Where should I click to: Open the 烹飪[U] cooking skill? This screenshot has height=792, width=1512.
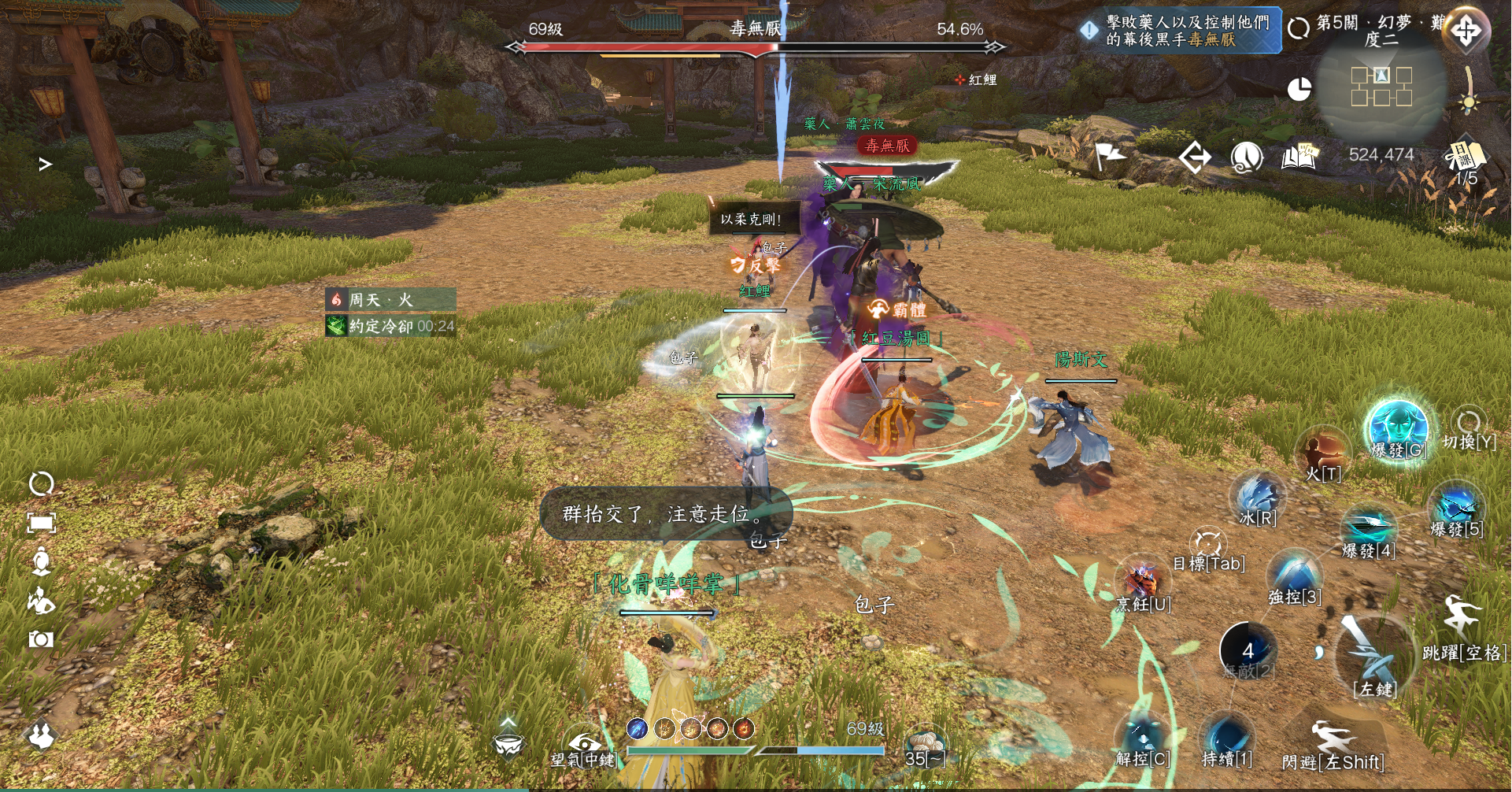tap(1143, 583)
